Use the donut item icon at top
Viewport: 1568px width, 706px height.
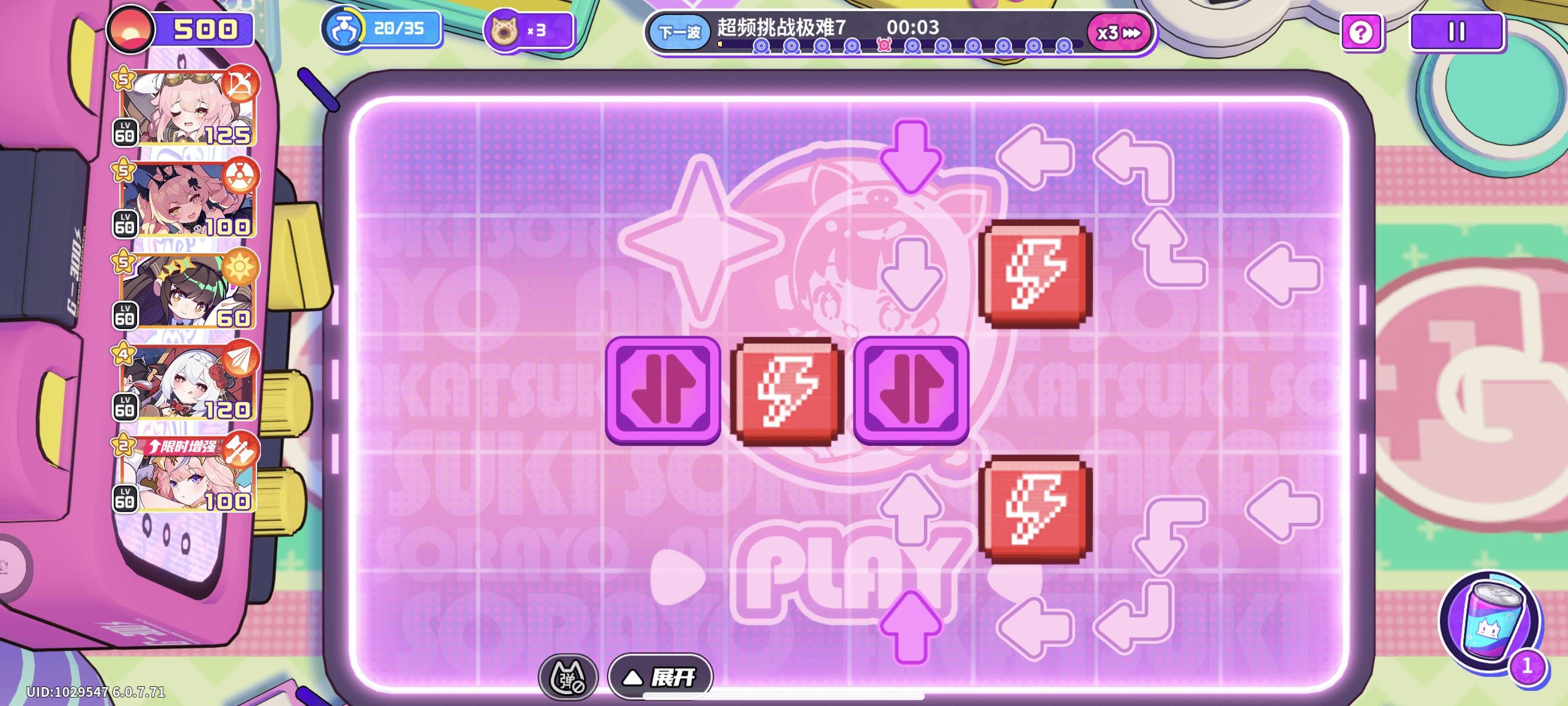(505, 29)
